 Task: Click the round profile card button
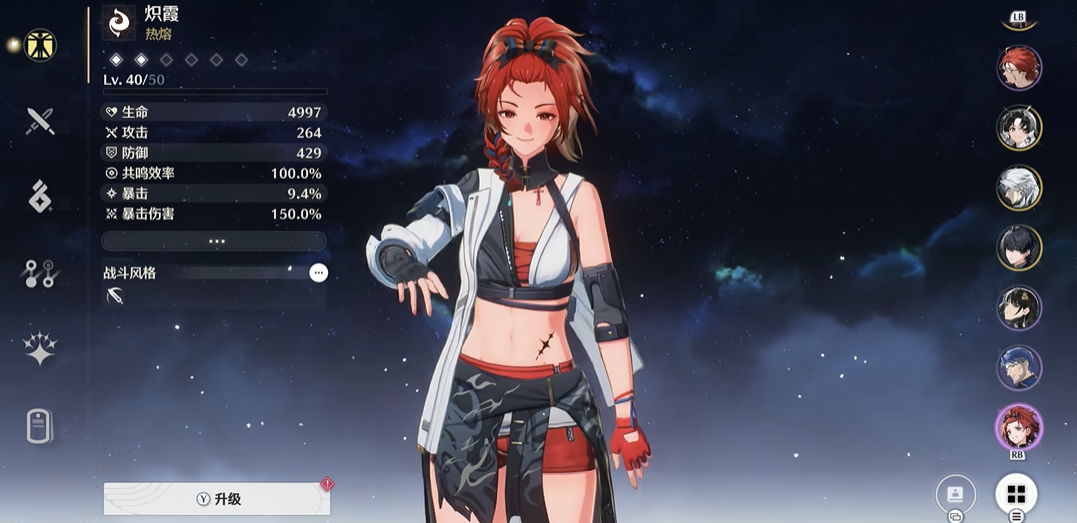pyautogui.click(x=955, y=494)
